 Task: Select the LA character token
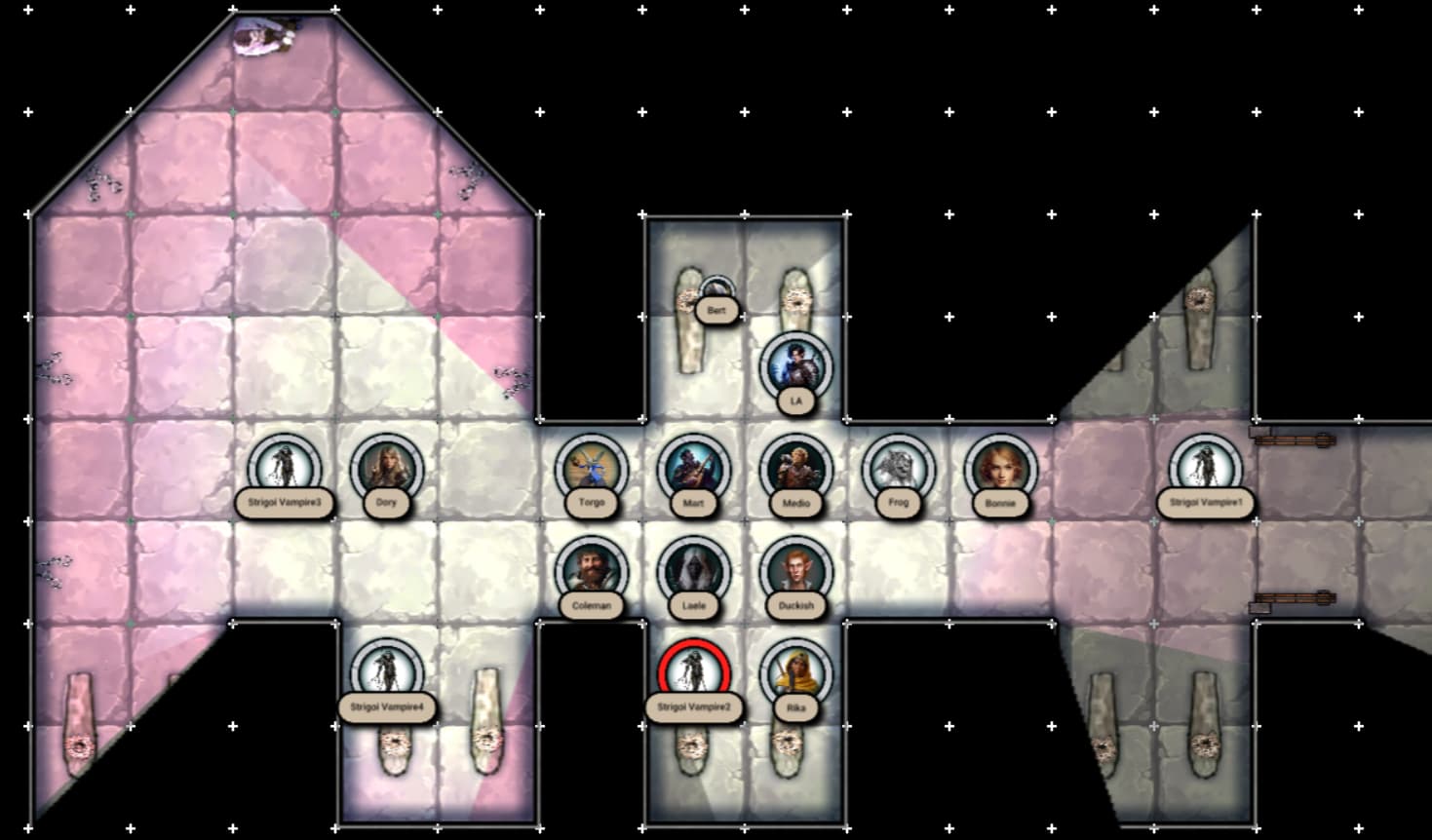(796, 367)
